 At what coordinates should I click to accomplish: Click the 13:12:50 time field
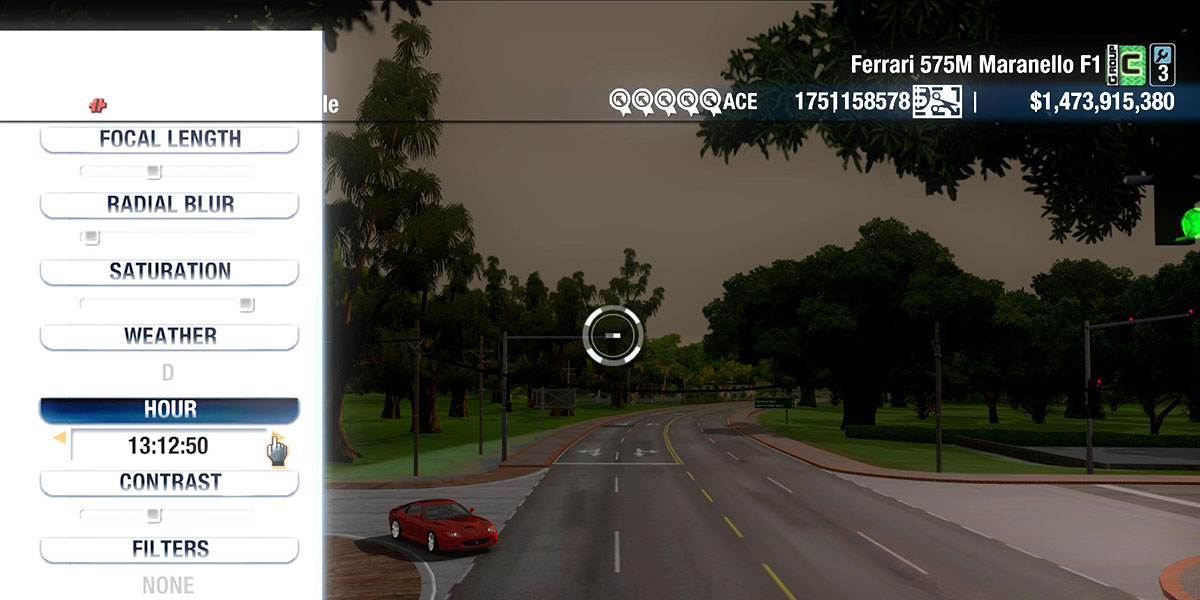pyautogui.click(x=168, y=446)
